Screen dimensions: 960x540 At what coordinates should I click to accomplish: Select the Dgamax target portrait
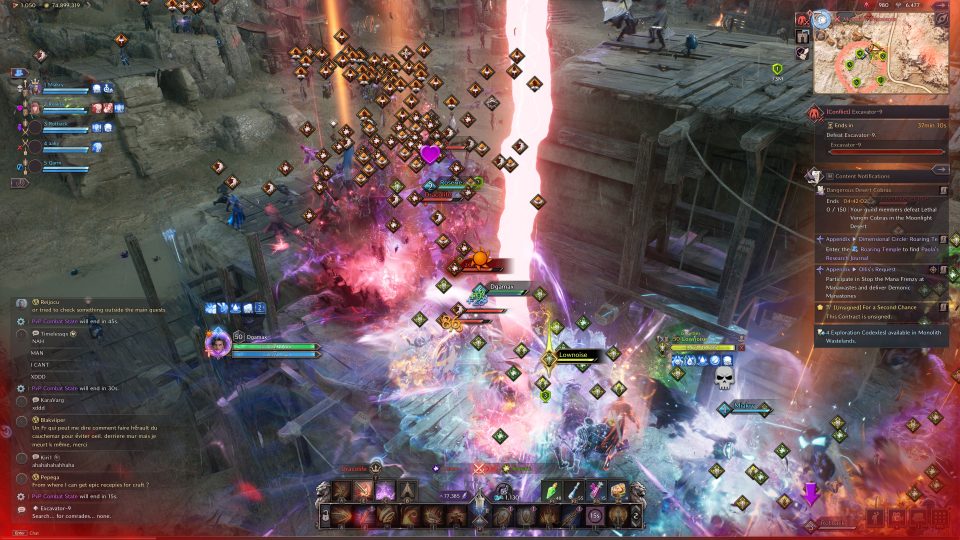coord(218,344)
